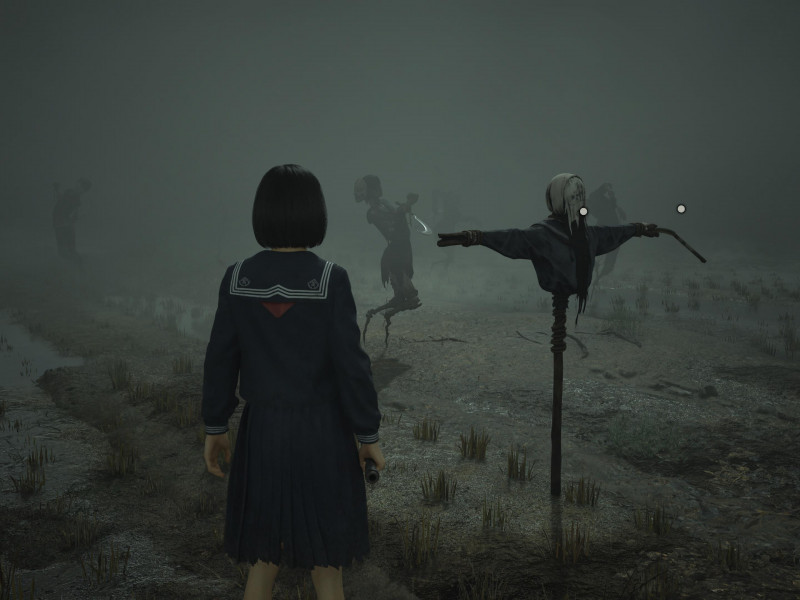
Task: Select the interaction marker beside the scarecrow's sickle
Action: point(681,209)
